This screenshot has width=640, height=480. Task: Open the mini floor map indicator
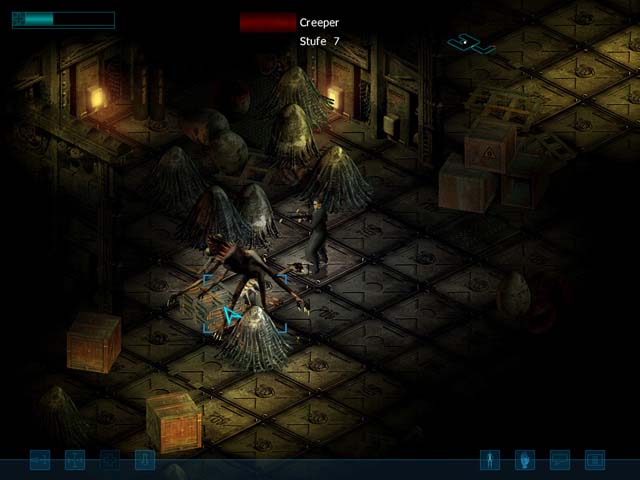tap(470, 43)
